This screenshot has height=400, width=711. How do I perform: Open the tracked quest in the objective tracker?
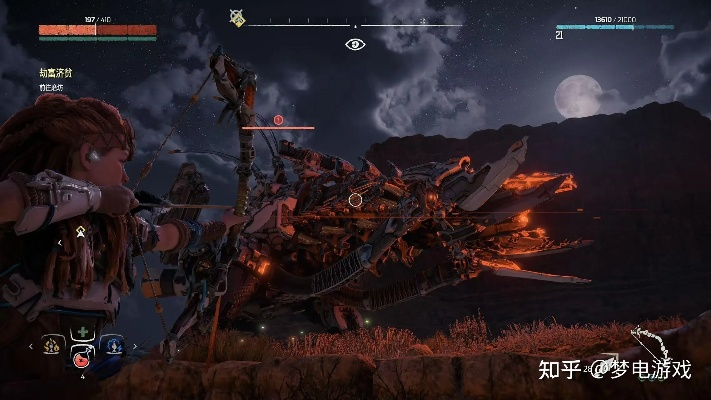click(56, 73)
